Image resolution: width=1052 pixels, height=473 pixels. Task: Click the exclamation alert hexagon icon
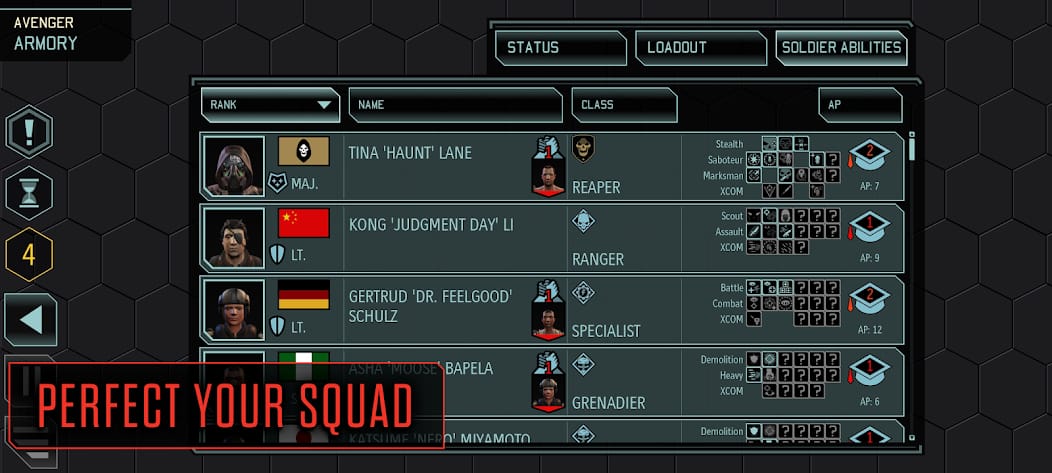click(29, 131)
